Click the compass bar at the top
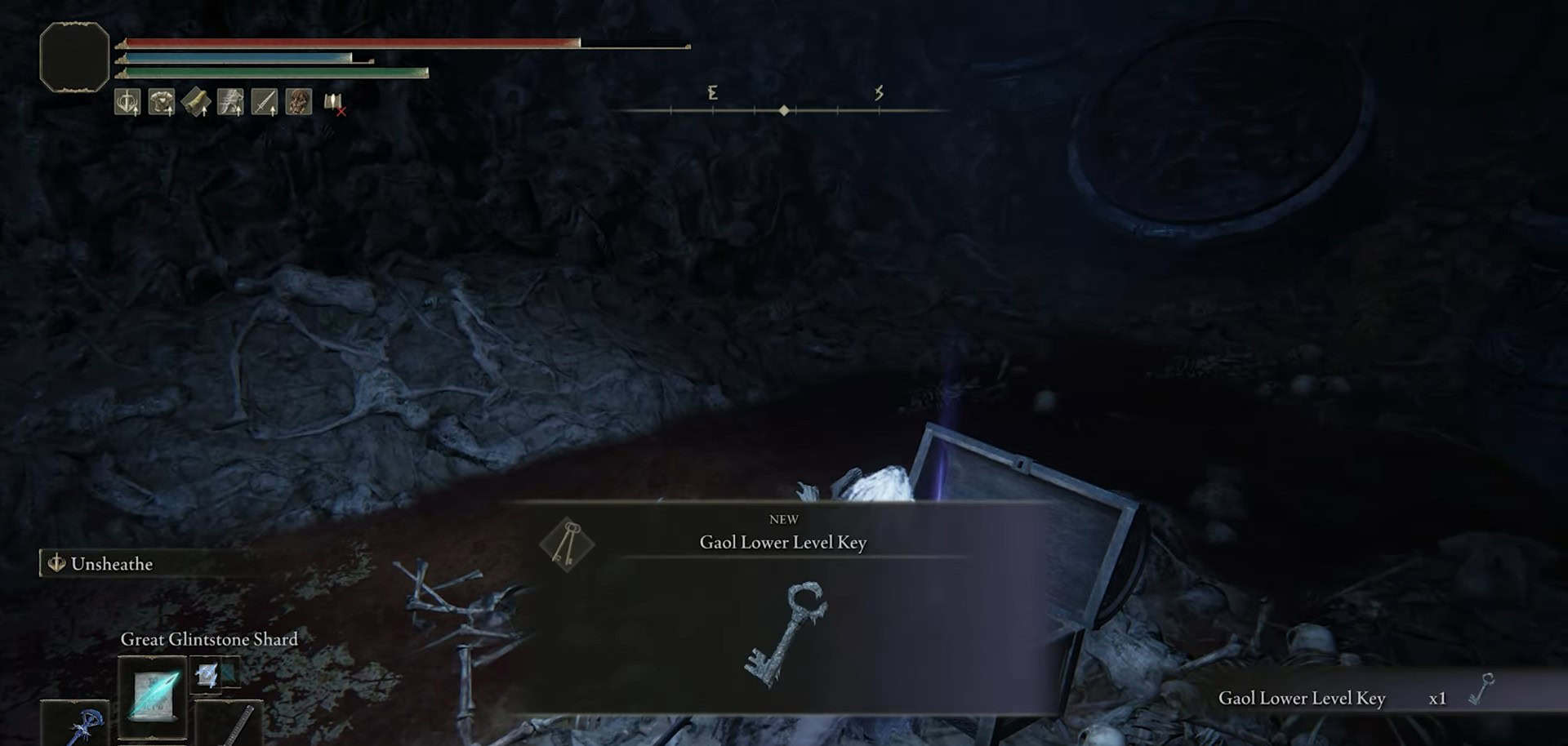 coord(784,109)
